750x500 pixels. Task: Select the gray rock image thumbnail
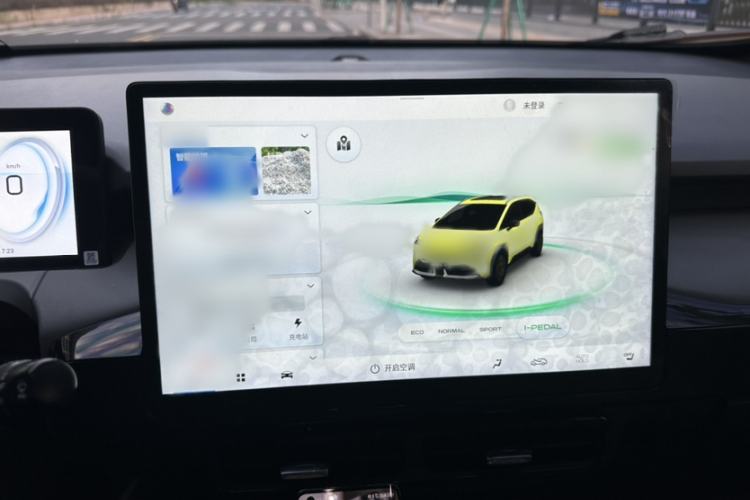(x=286, y=171)
